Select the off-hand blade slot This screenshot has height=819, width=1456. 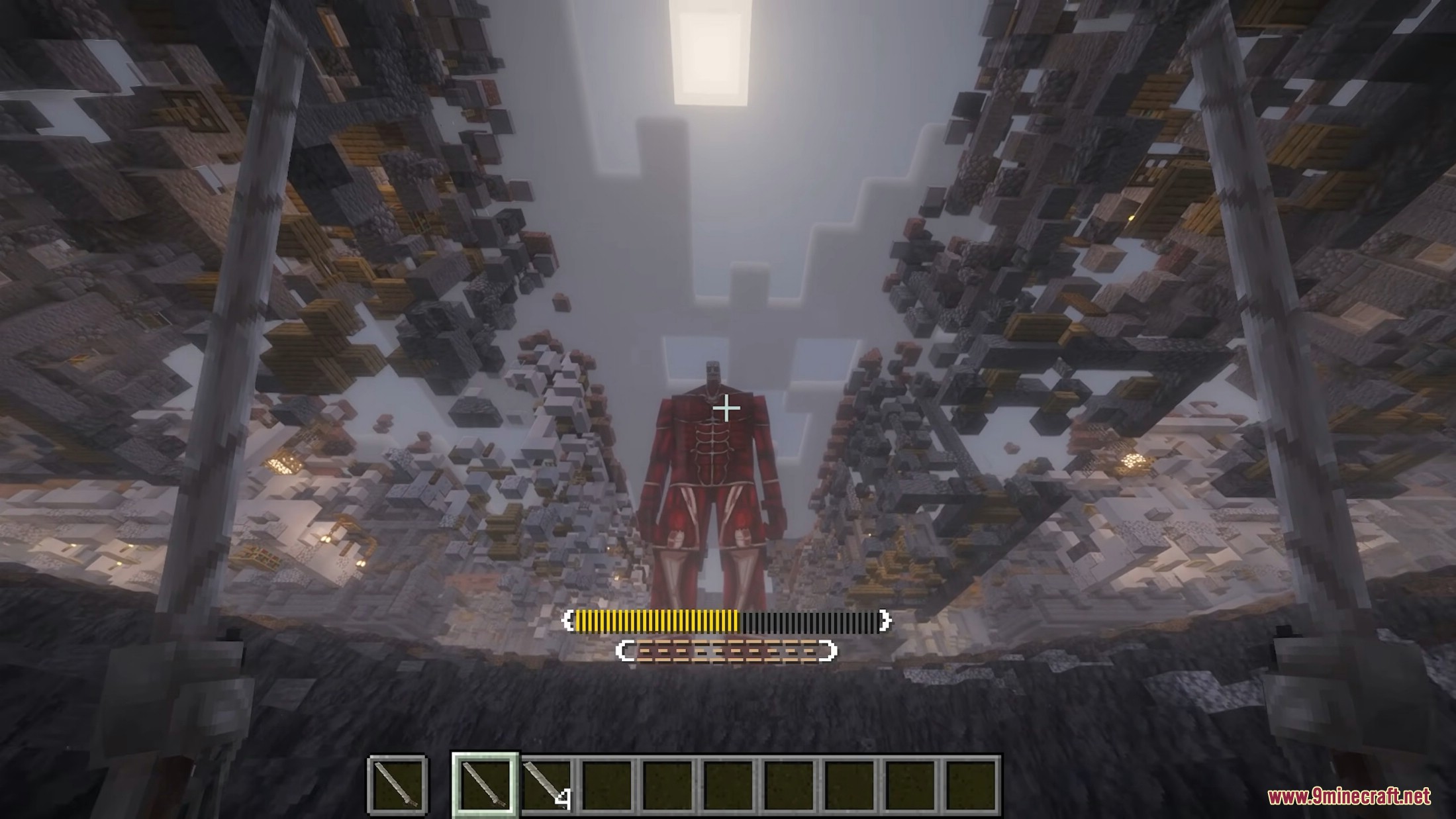tap(397, 784)
